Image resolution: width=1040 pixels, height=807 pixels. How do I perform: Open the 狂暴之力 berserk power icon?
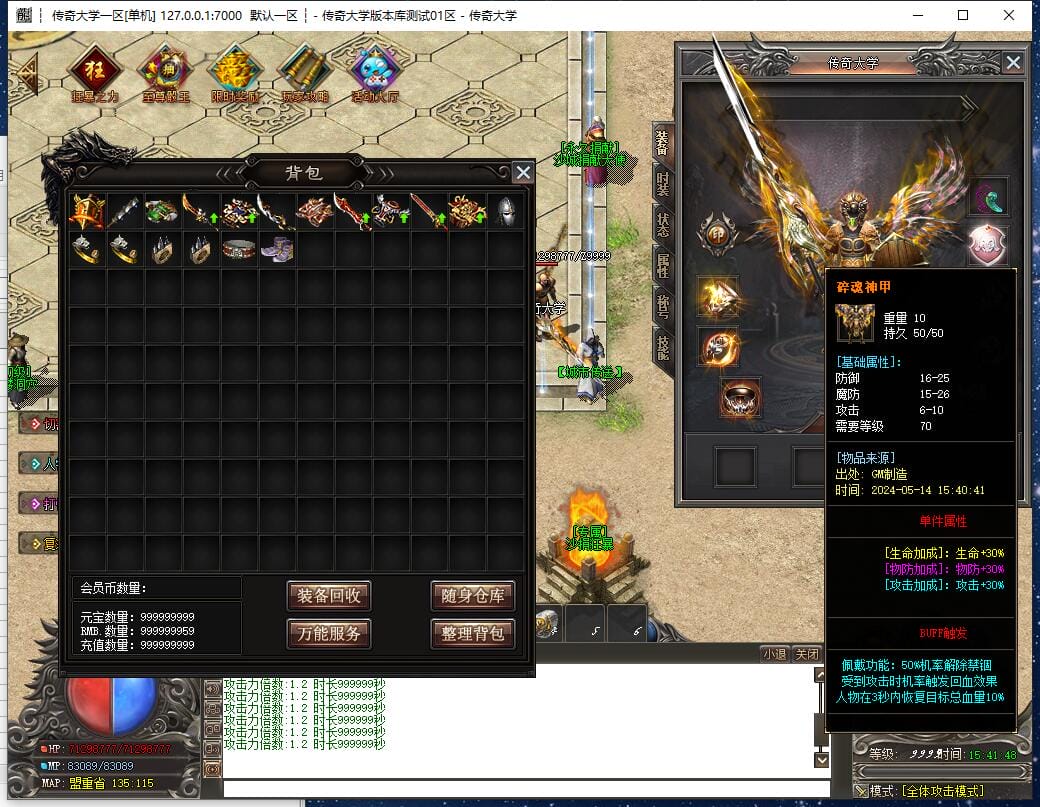94,72
